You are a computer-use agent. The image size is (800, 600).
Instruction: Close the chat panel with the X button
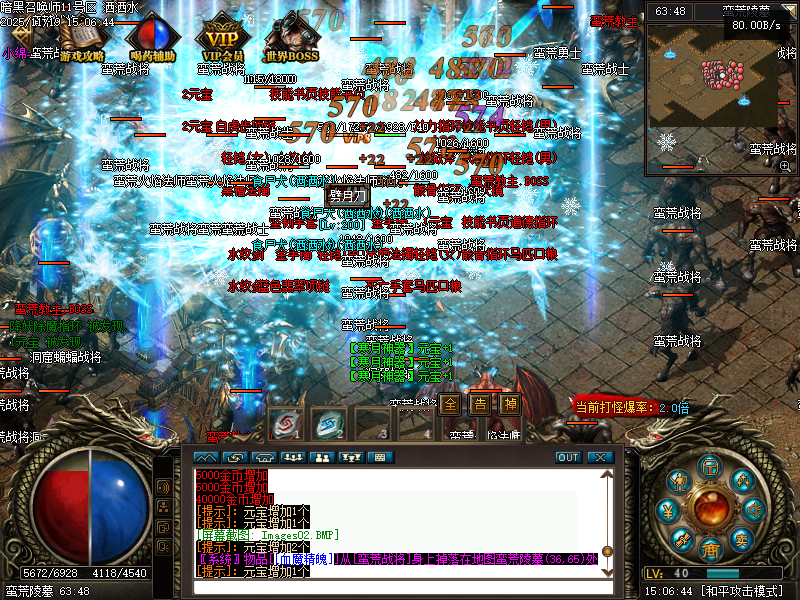pos(599,457)
